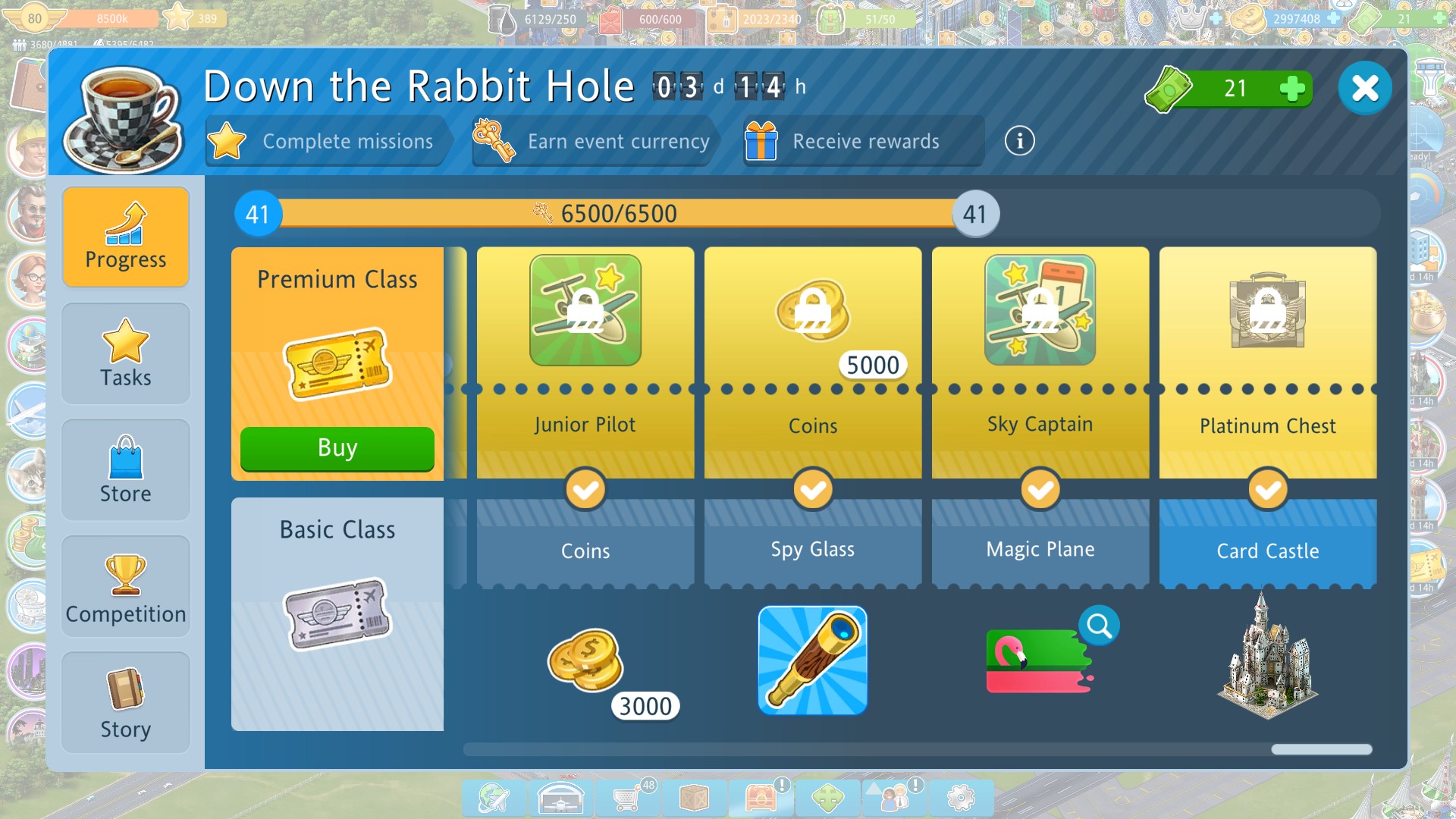The width and height of the screenshot is (1456, 819).
Task: Open the Story tab
Action: click(126, 703)
